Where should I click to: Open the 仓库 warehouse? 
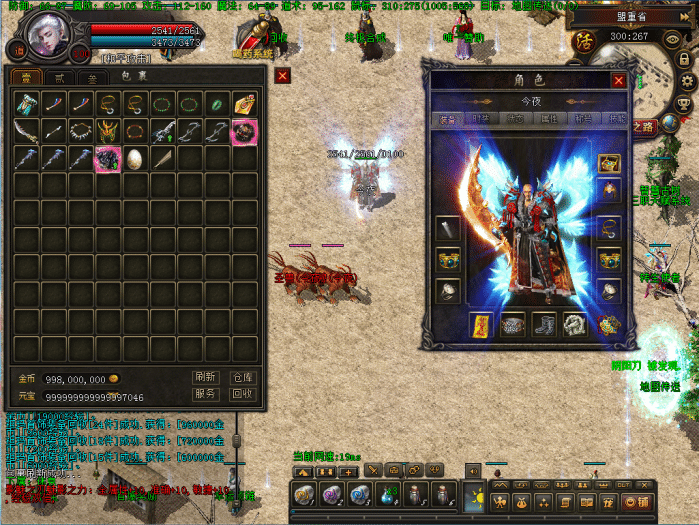point(243,377)
